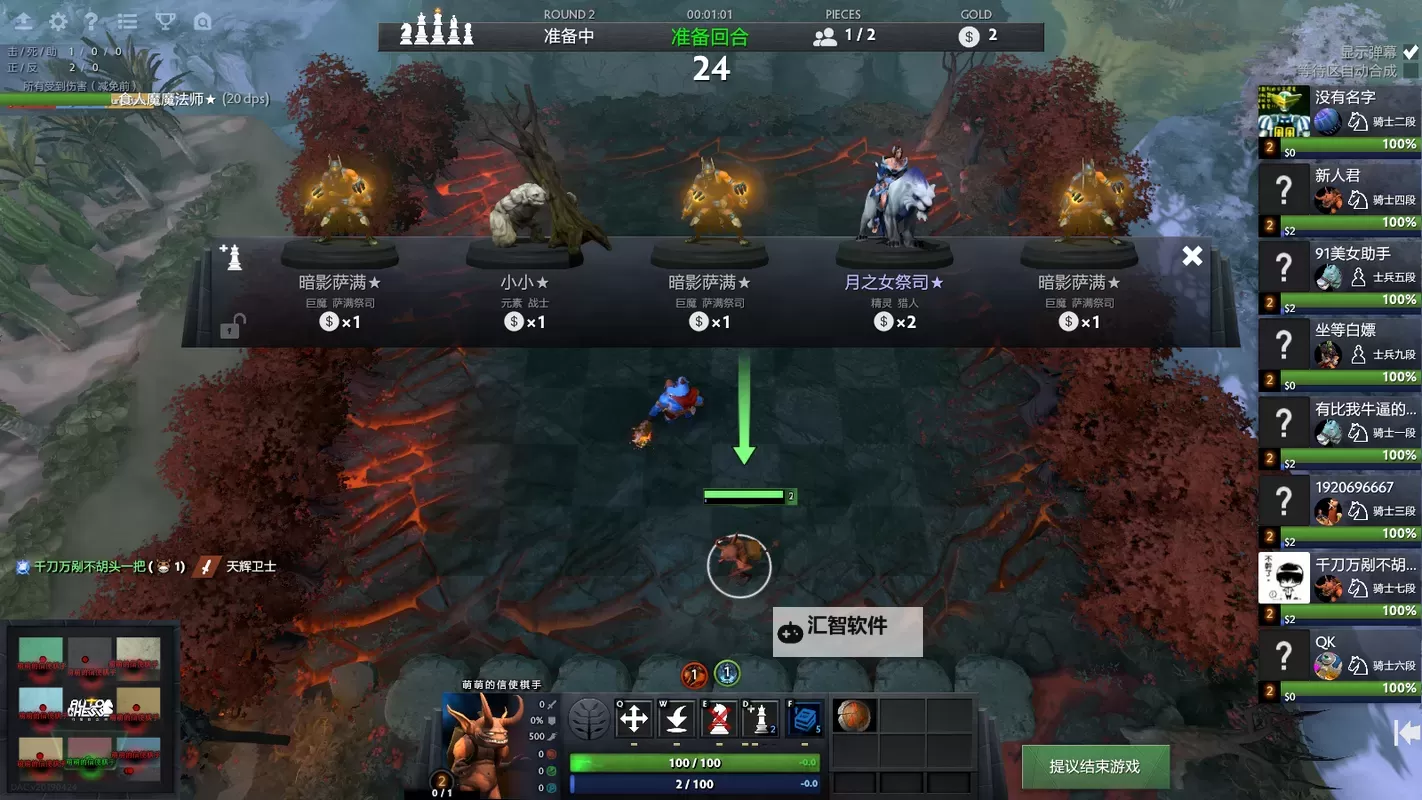Open settings with the gear icon
The width and height of the screenshot is (1422, 800).
[x=59, y=21]
